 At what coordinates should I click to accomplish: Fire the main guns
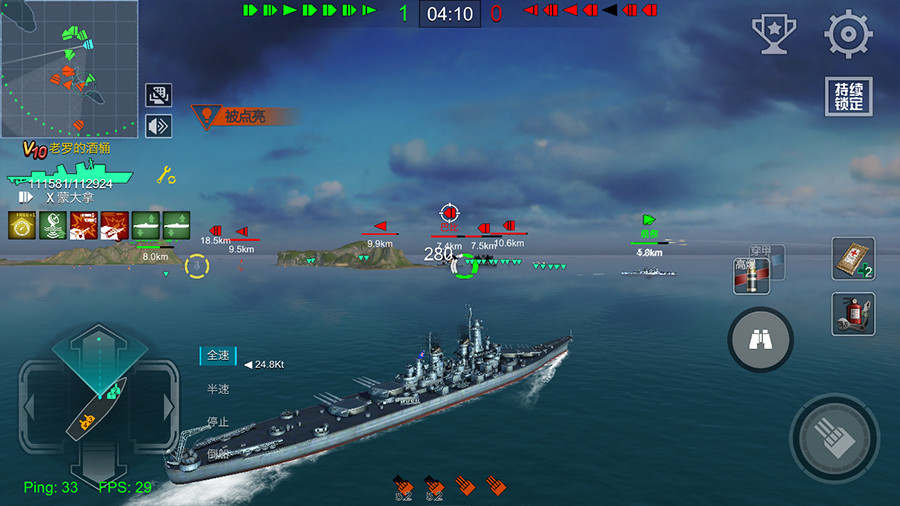click(834, 439)
